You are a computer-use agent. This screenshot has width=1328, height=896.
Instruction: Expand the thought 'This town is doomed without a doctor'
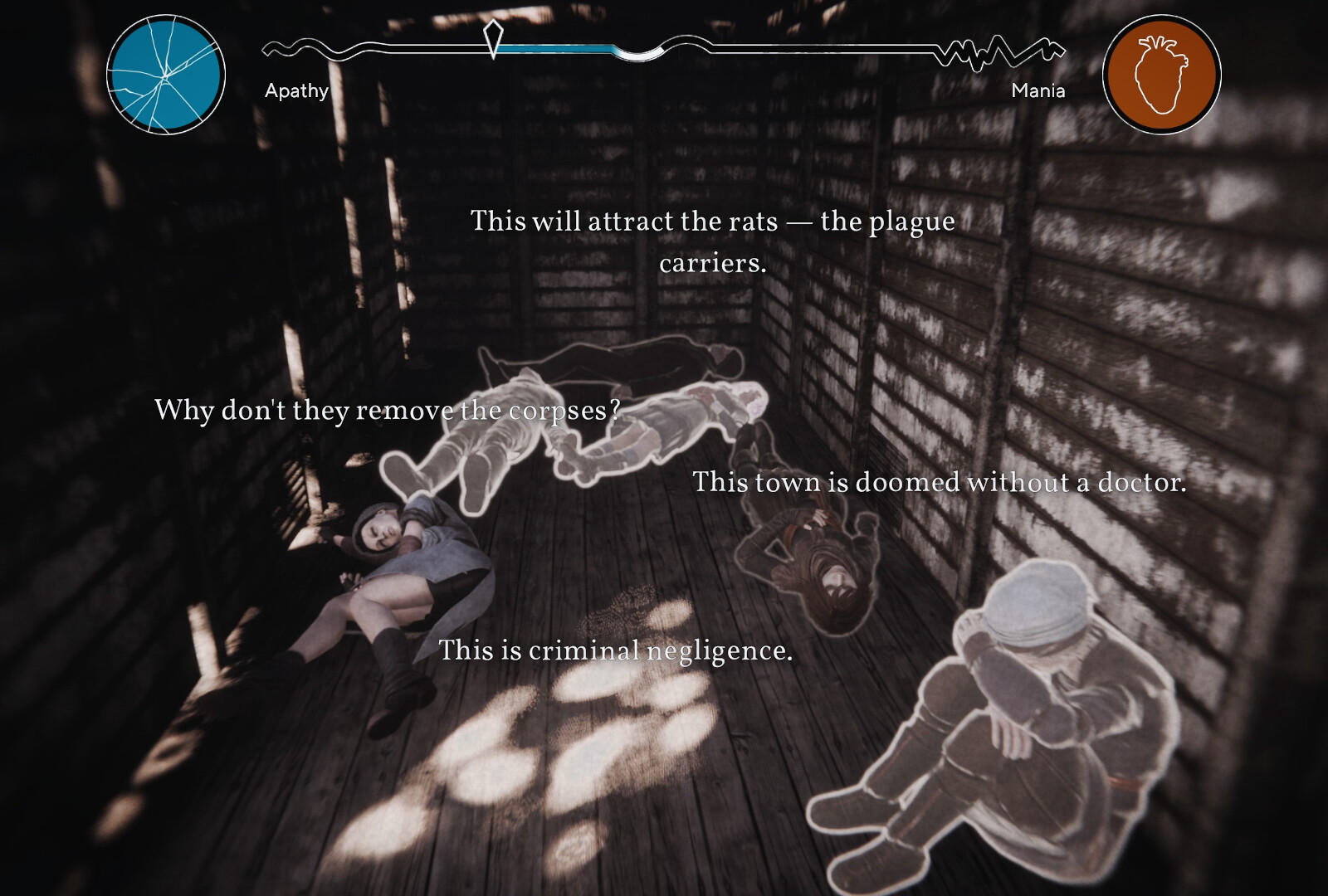point(942,481)
